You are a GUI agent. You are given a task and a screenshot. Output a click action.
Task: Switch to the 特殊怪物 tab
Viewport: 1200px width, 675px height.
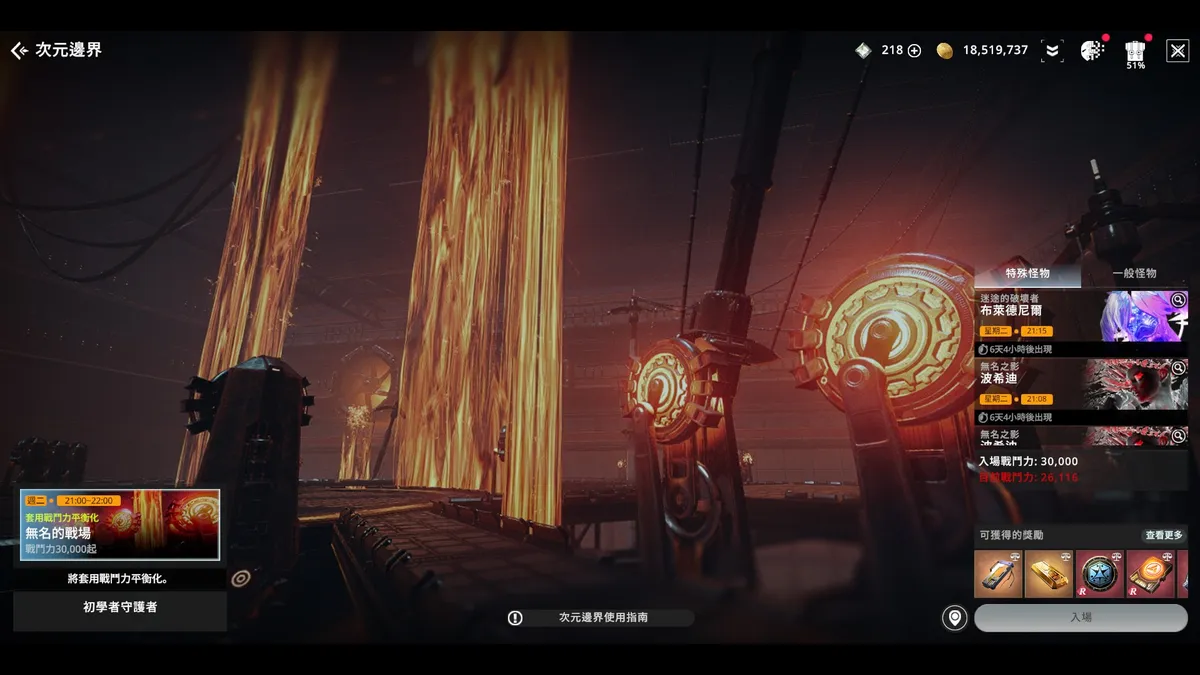point(1027,273)
